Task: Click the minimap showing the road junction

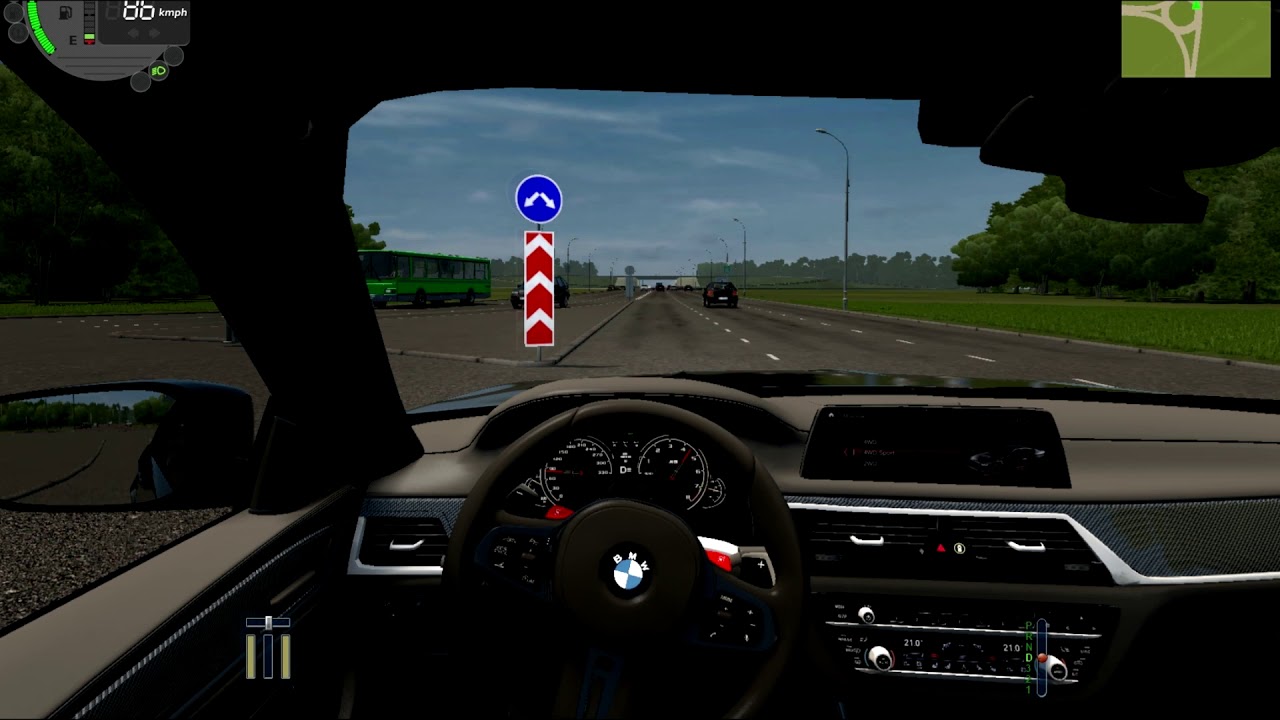Action: coord(1195,39)
